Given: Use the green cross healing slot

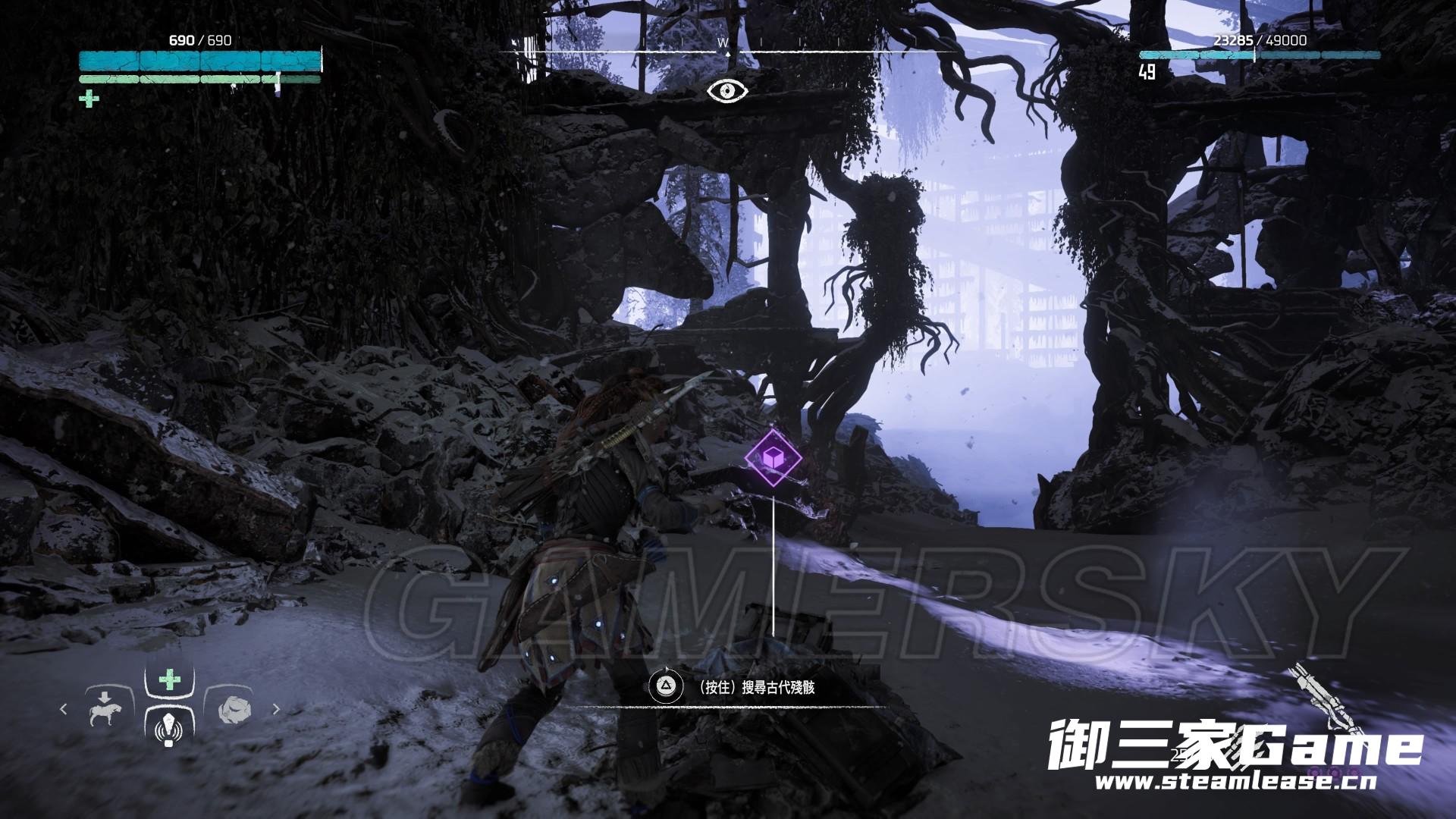Looking at the screenshot, I should tap(169, 679).
